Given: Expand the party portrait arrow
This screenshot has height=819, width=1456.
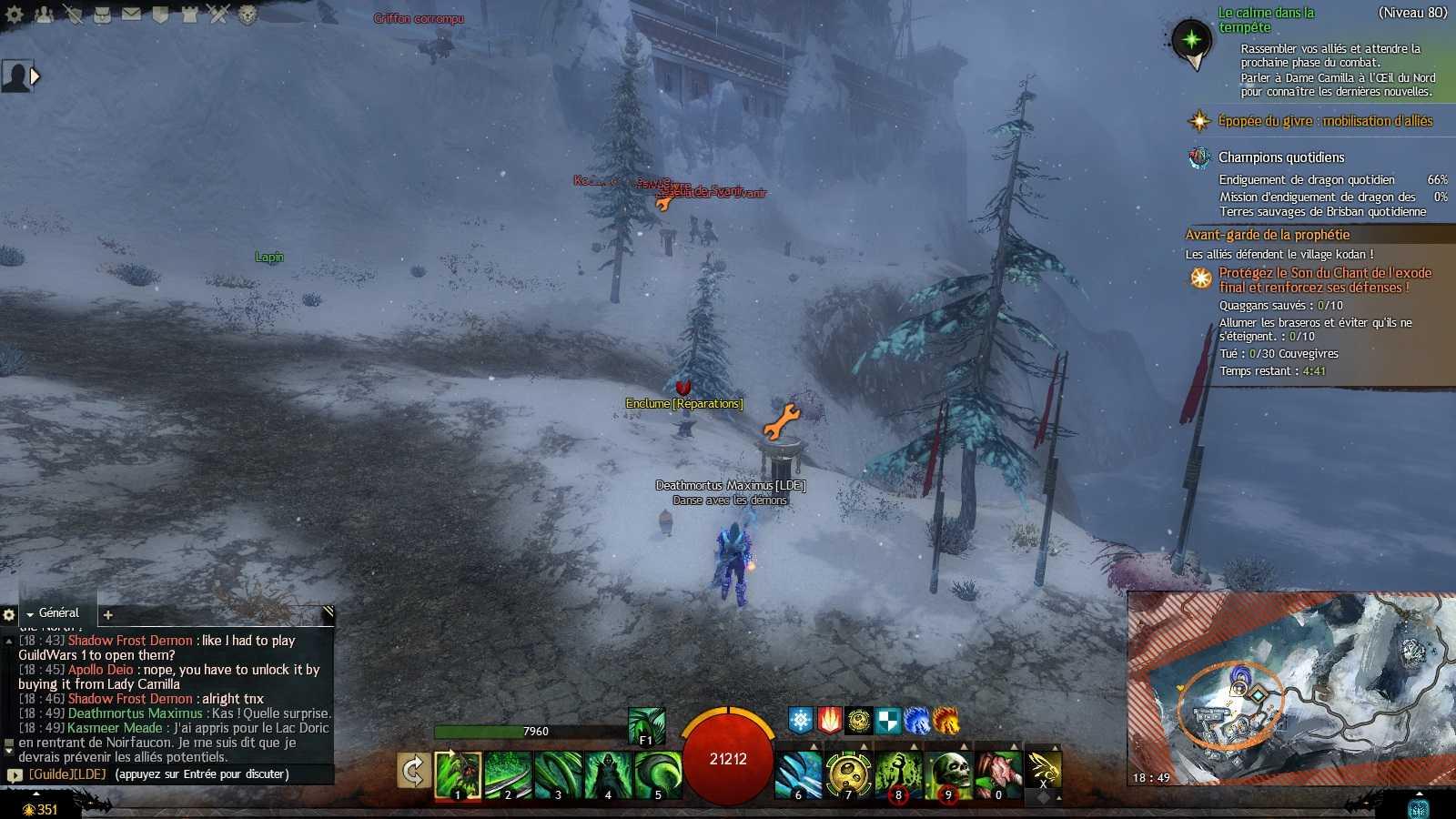Looking at the screenshot, I should pyautogui.click(x=35, y=76).
